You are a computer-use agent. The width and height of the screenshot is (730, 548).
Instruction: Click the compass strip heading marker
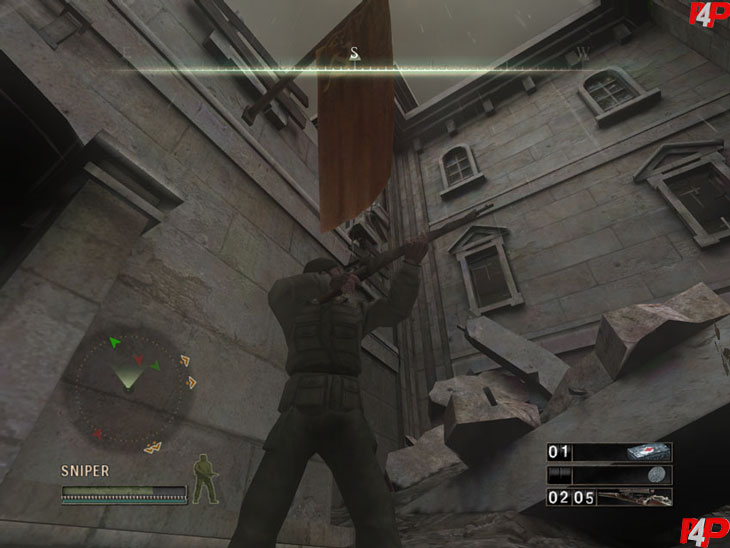click(355, 54)
